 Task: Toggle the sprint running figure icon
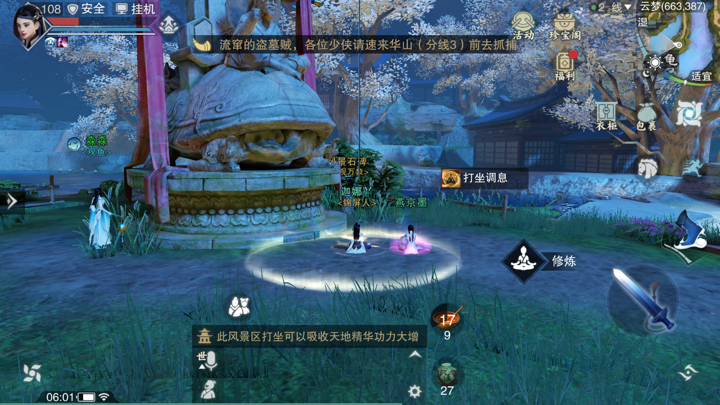pyautogui.click(x=690, y=167)
